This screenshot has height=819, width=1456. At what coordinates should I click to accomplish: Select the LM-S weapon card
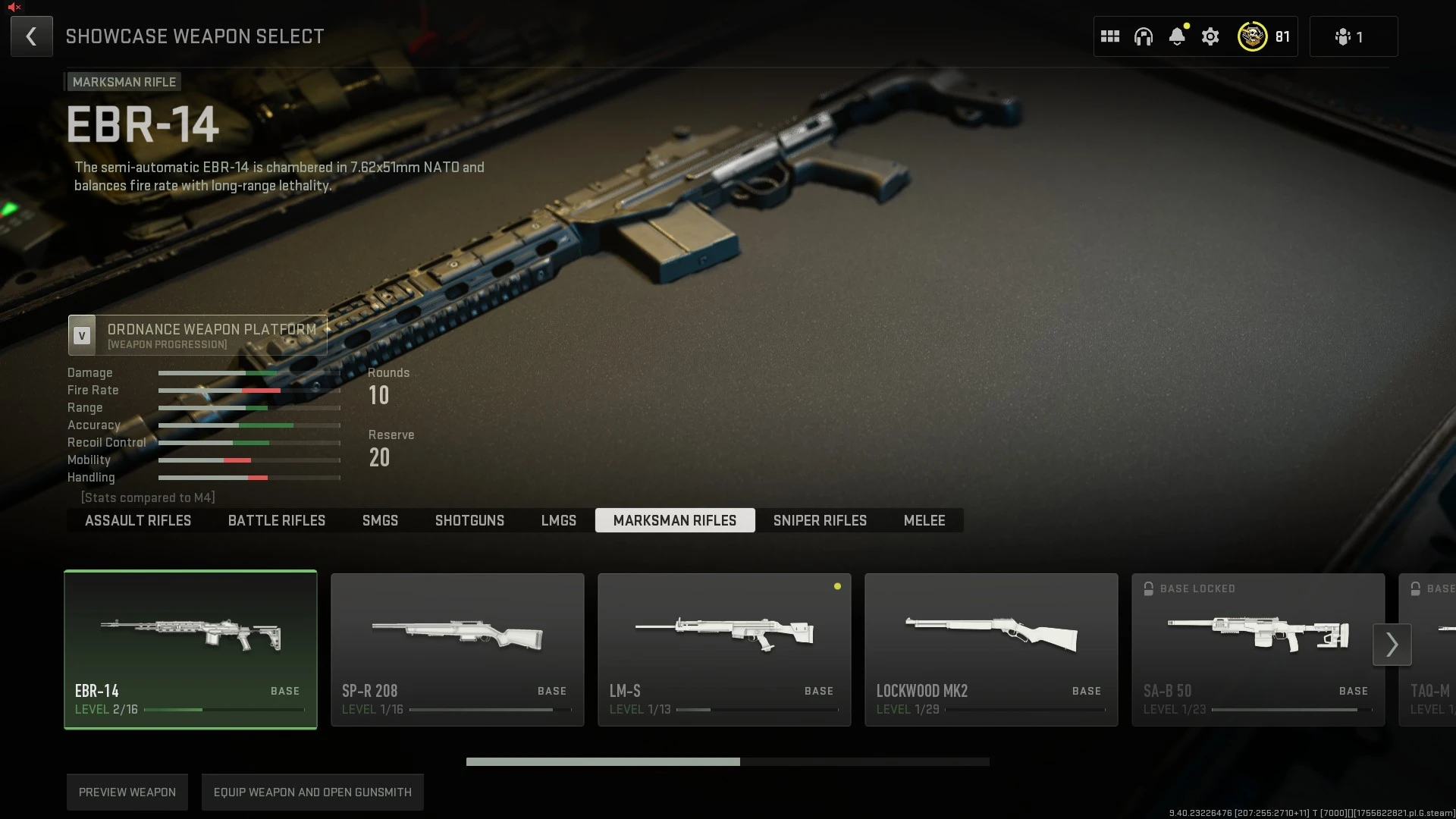pyautogui.click(x=723, y=649)
